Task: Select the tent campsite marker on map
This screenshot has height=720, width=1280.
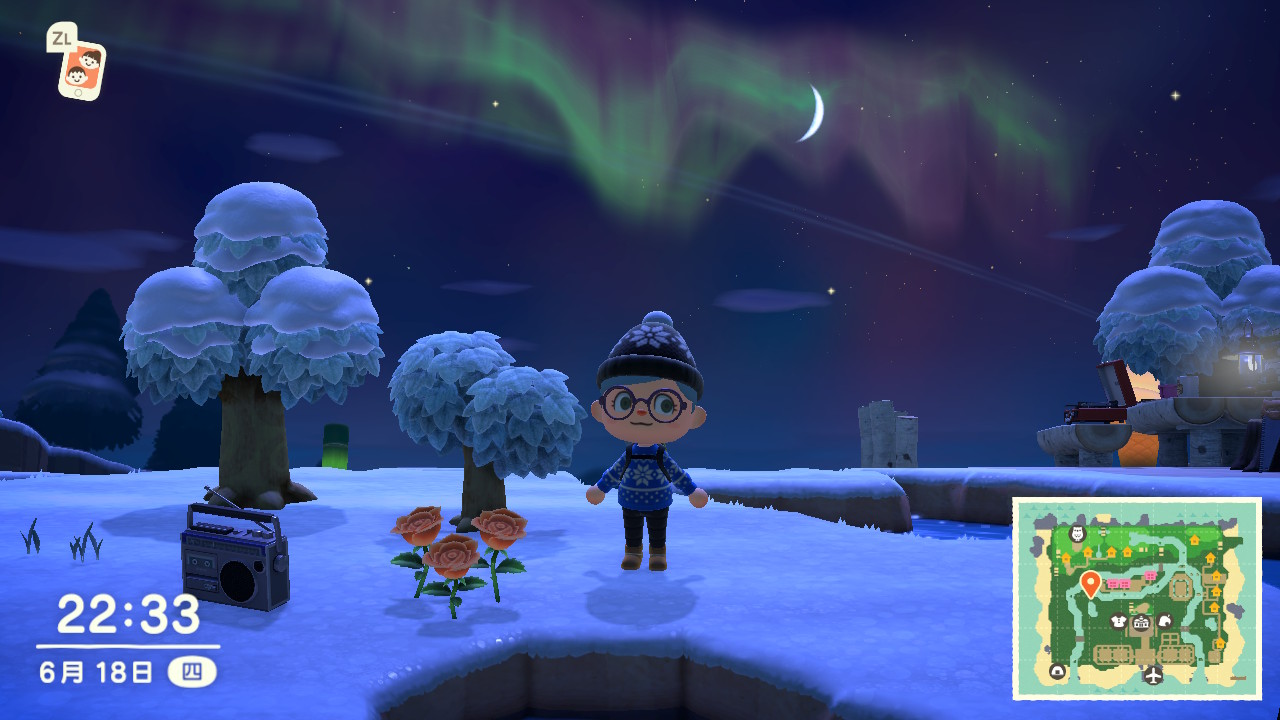Action: pos(1058,671)
